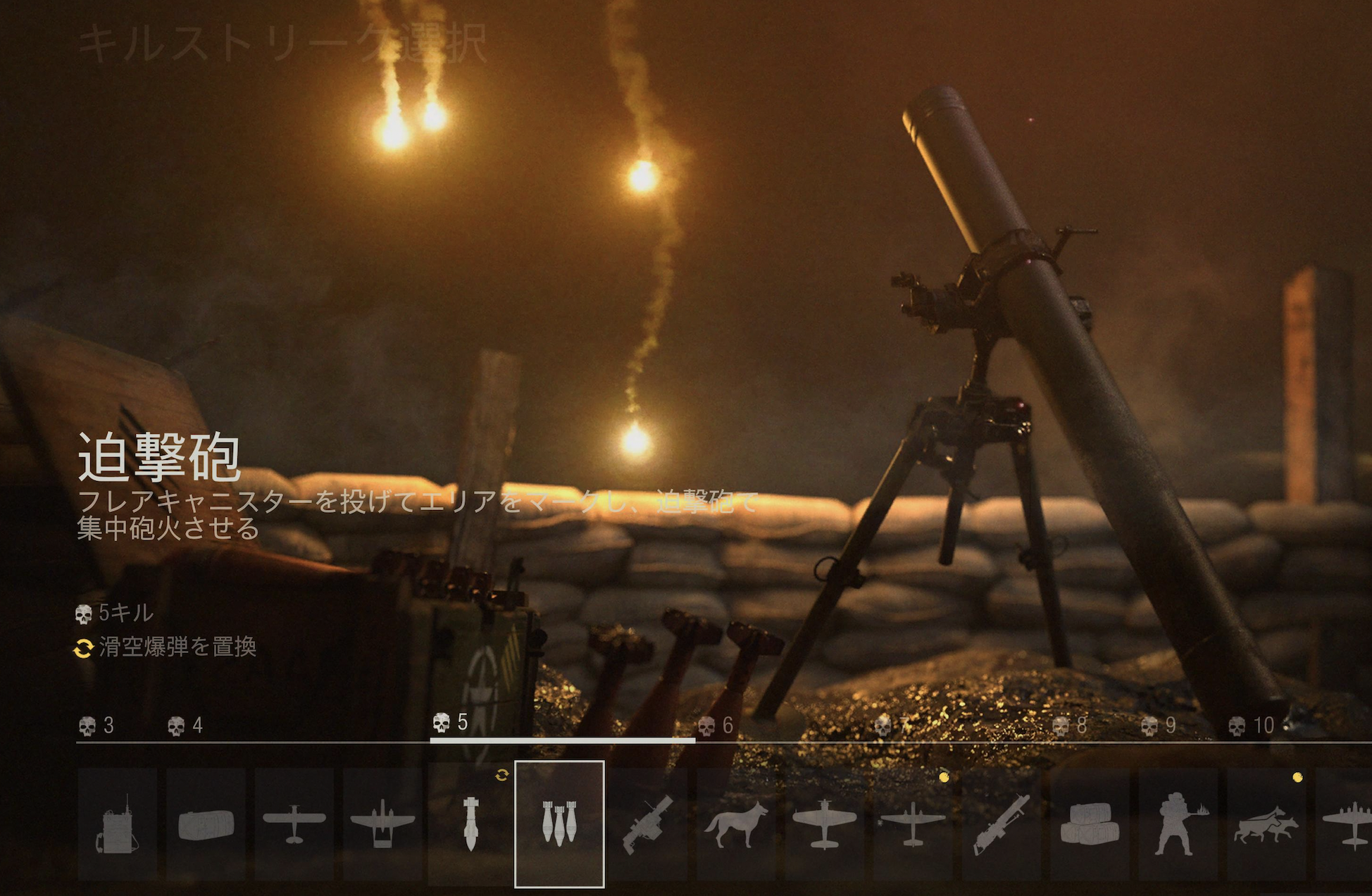Choose the single care package killstreak
The height and width of the screenshot is (896, 1372).
click(206, 824)
